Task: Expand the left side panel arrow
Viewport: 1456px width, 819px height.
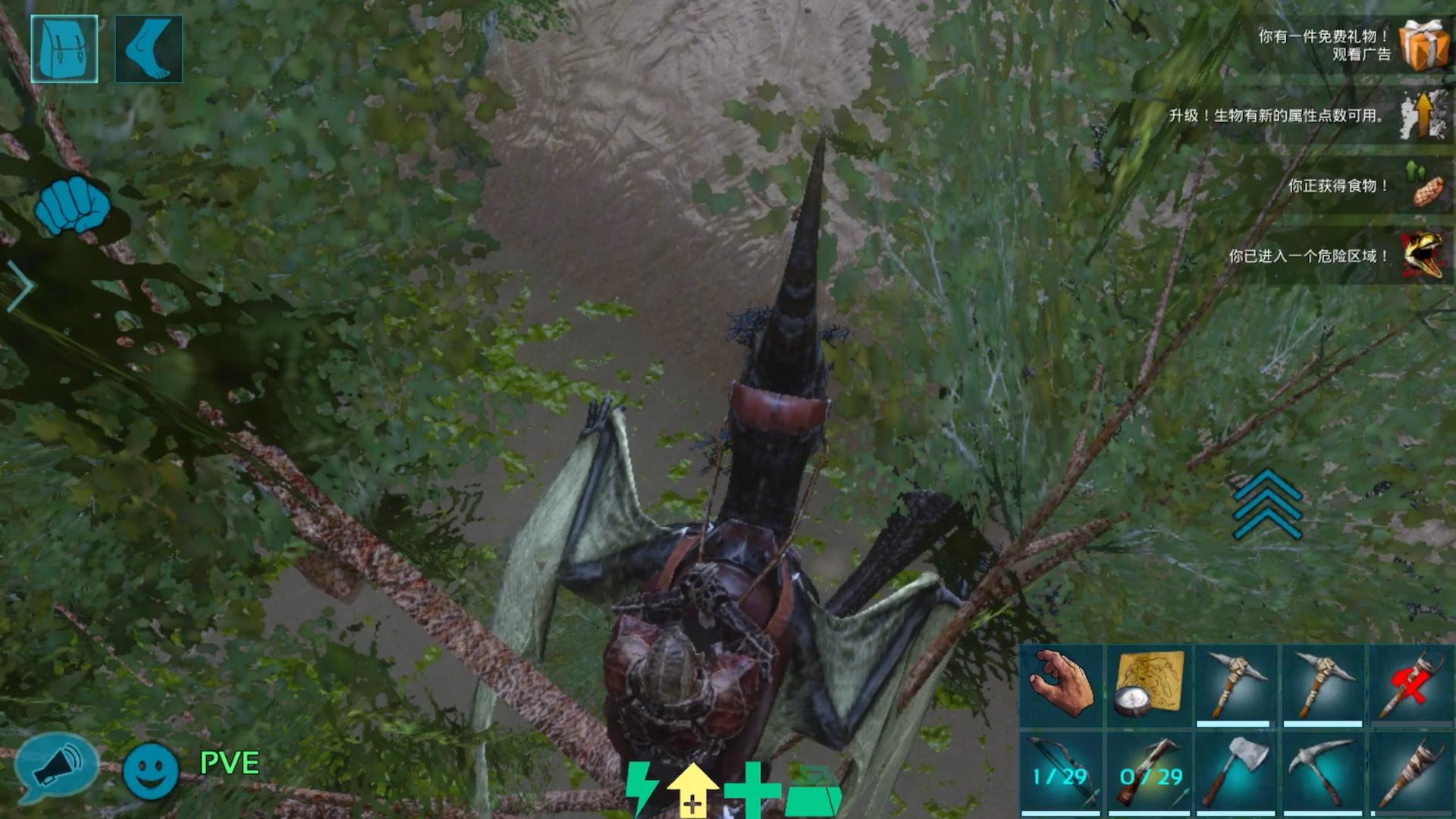Action: click(x=21, y=287)
